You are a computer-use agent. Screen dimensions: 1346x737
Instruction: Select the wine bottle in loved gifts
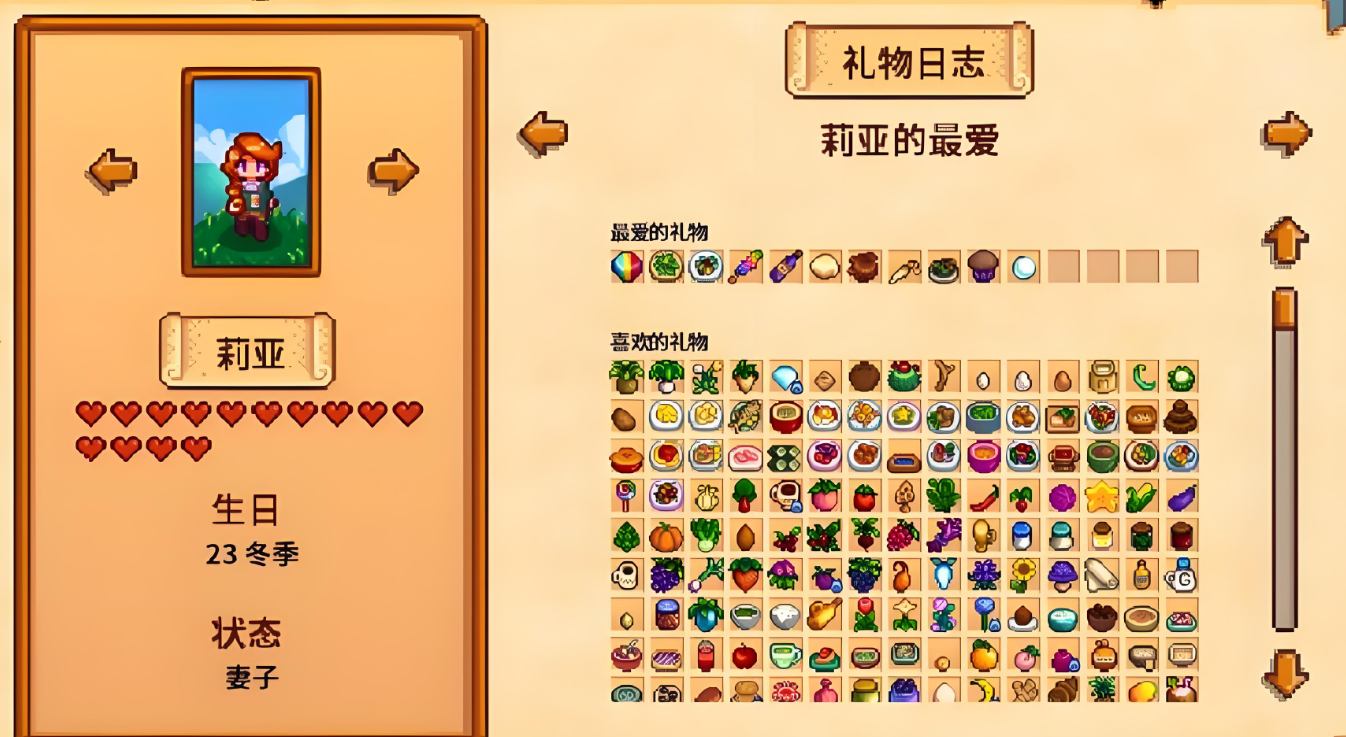point(785,267)
